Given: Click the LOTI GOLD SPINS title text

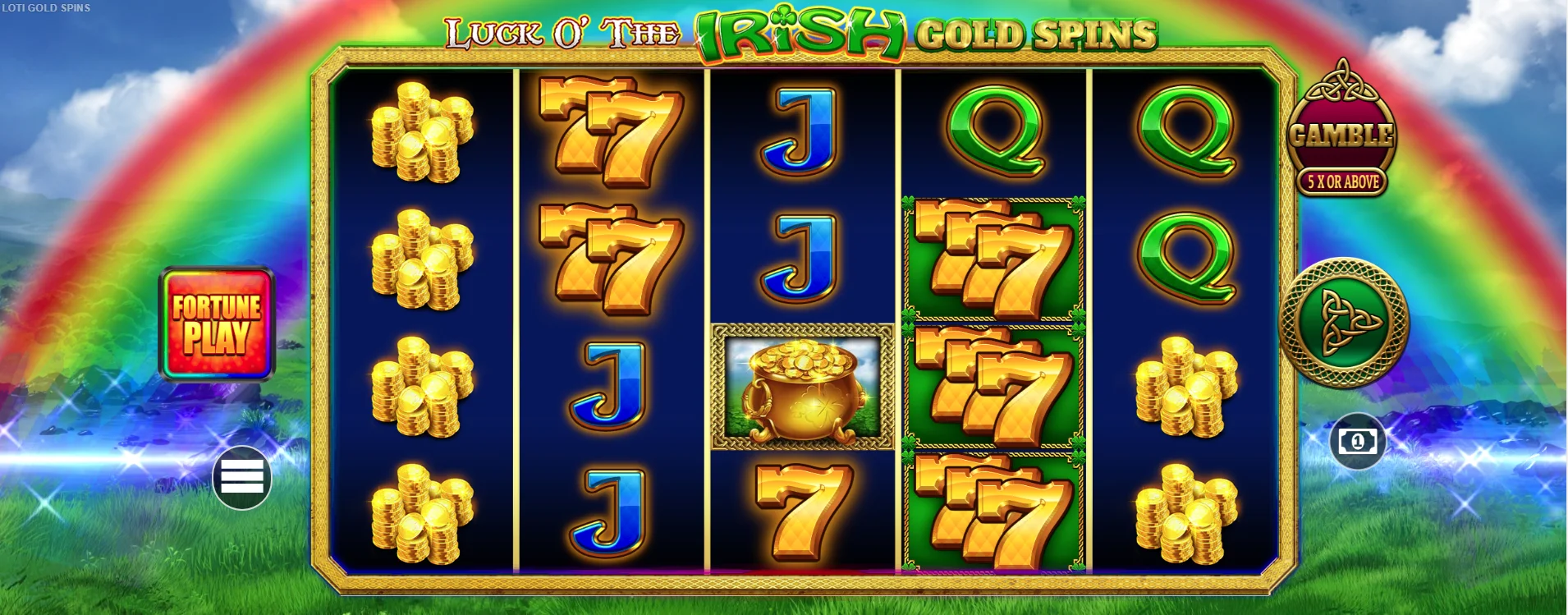Looking at the screenshot, I should click(47, 8).
